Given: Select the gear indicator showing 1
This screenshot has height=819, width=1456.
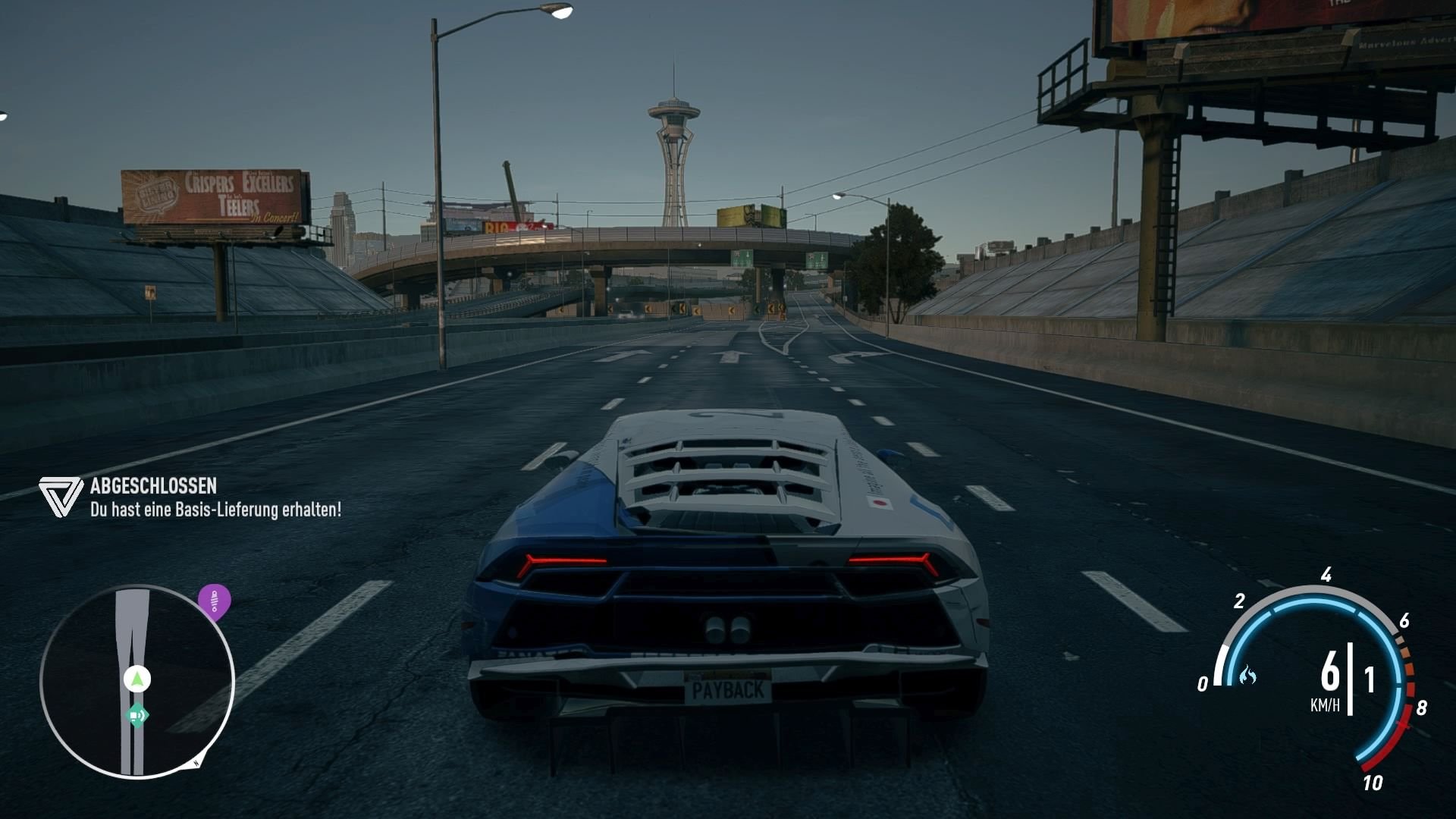Looking at the screenshot, I should tap(1370, 679).
